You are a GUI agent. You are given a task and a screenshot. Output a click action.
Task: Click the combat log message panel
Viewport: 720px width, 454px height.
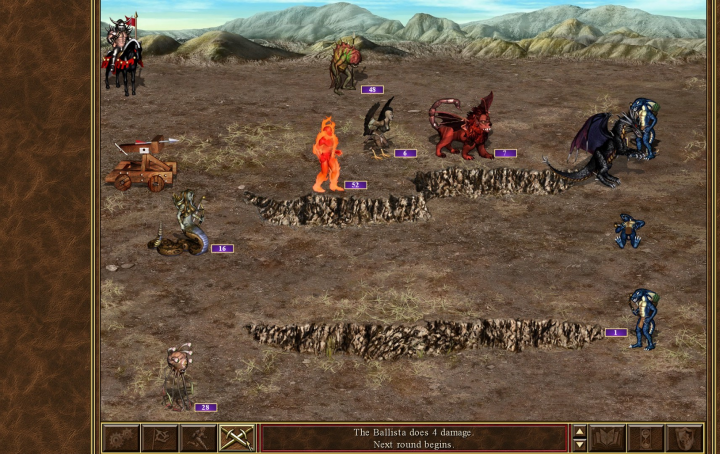(413, 438)
